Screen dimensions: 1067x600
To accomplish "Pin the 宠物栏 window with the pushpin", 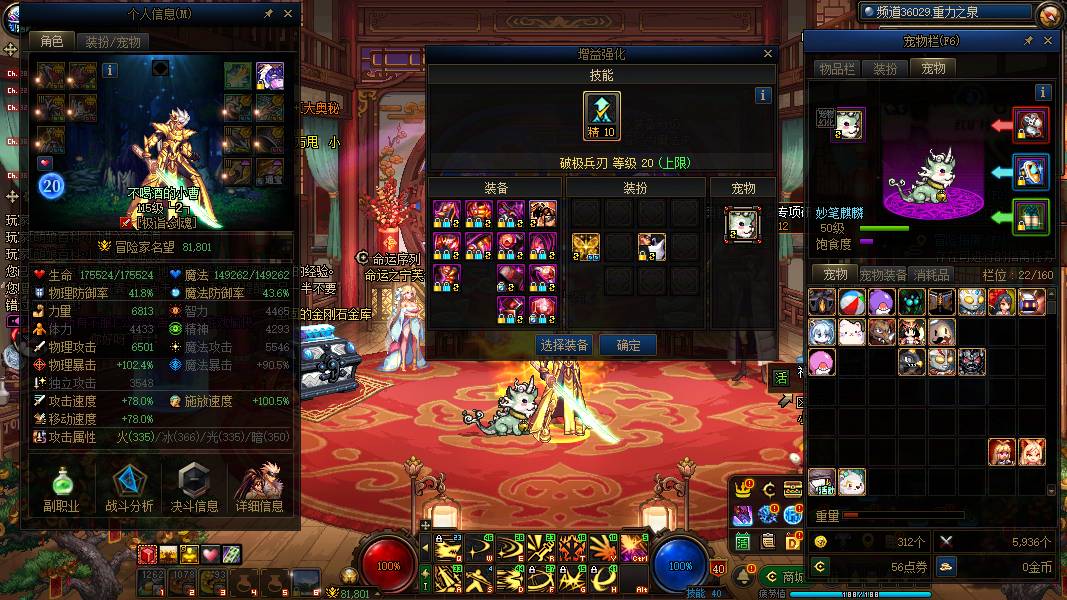I will [x=1028, y=41].
